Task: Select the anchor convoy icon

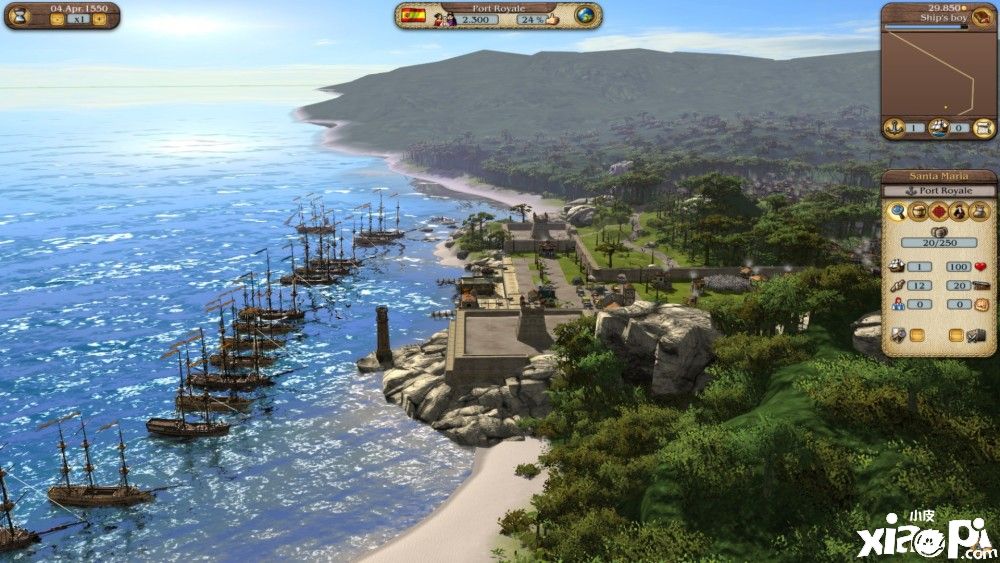Action: 894,127
